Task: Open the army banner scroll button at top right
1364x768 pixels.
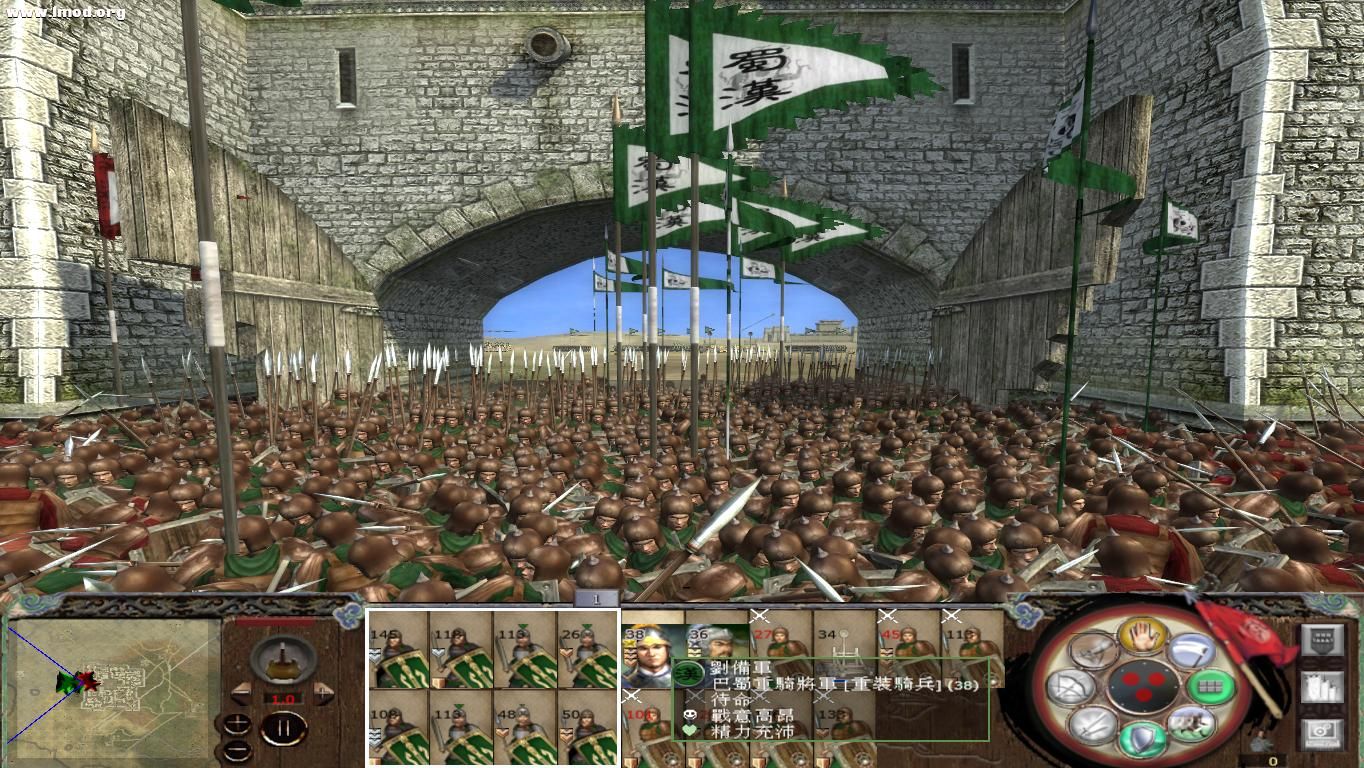Action: [x=1323, y=639]
